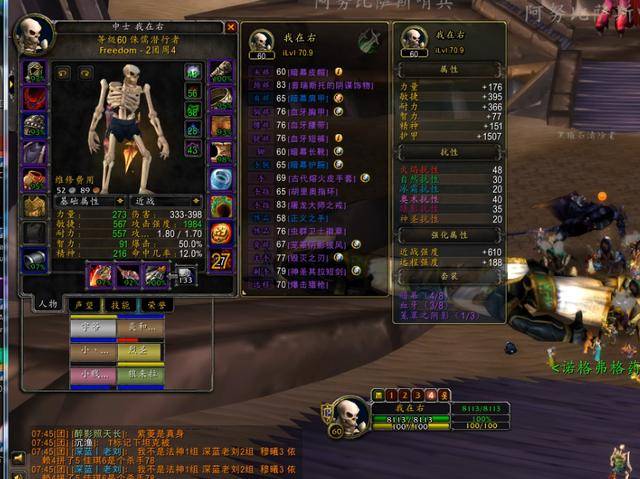This screenshot has width=640, height=479.
Task: Select the 很朱柱 green raid frame
Action: pos(139,375)
